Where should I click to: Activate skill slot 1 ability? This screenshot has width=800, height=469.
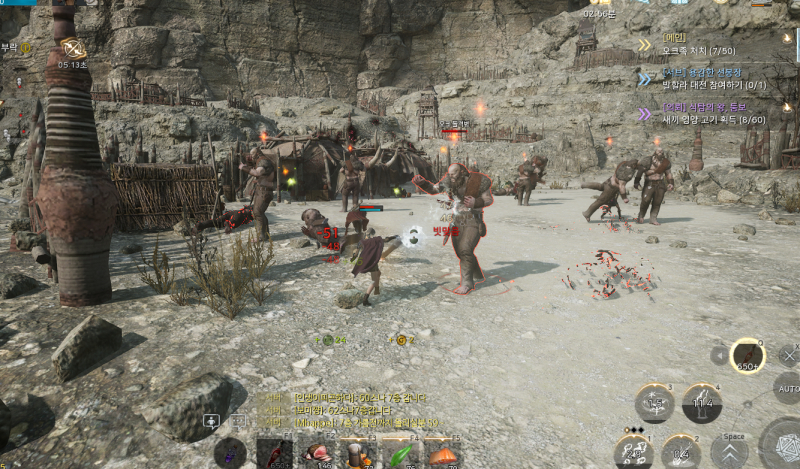(x=634, y=452)
